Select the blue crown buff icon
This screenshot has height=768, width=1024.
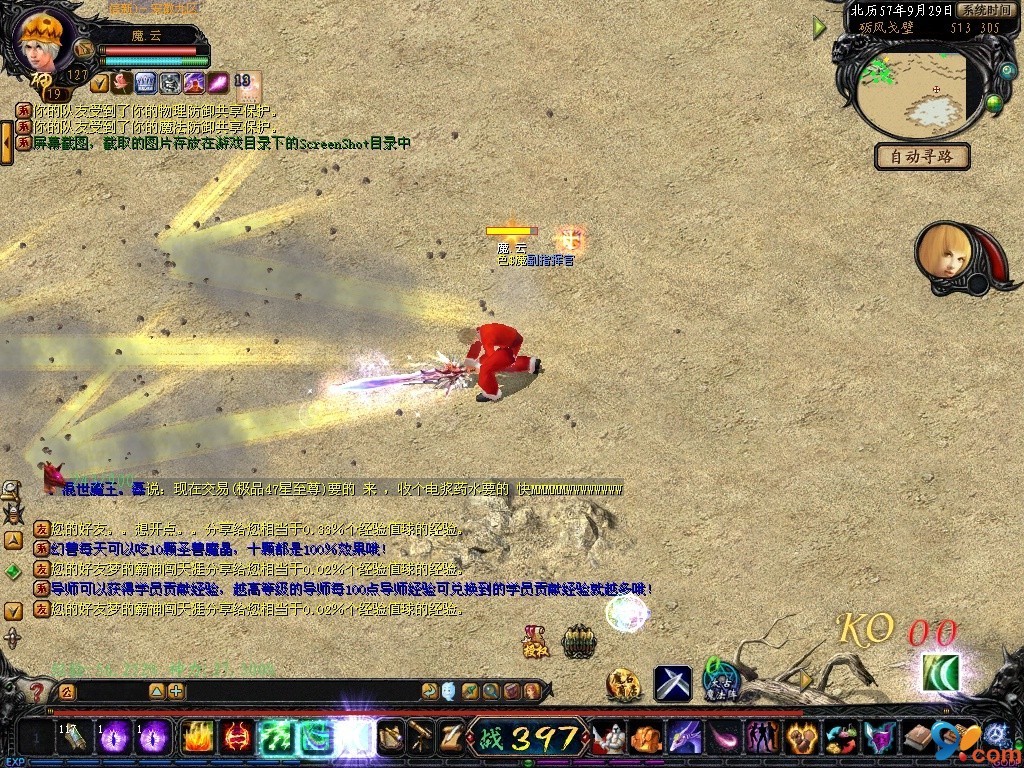click(x=145, y=83)
